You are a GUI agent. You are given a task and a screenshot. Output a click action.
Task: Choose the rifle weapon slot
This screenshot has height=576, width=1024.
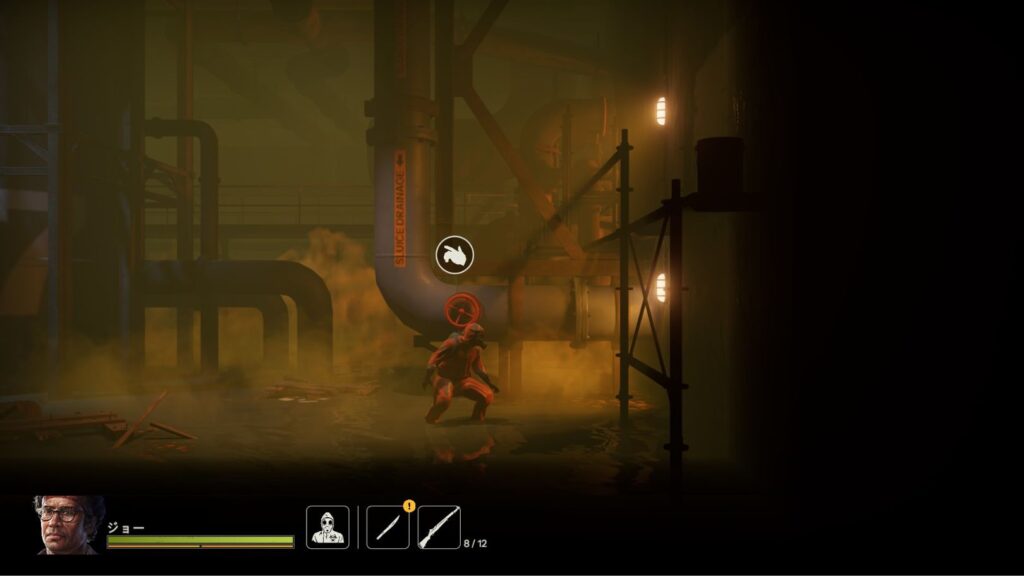point(438,527)
